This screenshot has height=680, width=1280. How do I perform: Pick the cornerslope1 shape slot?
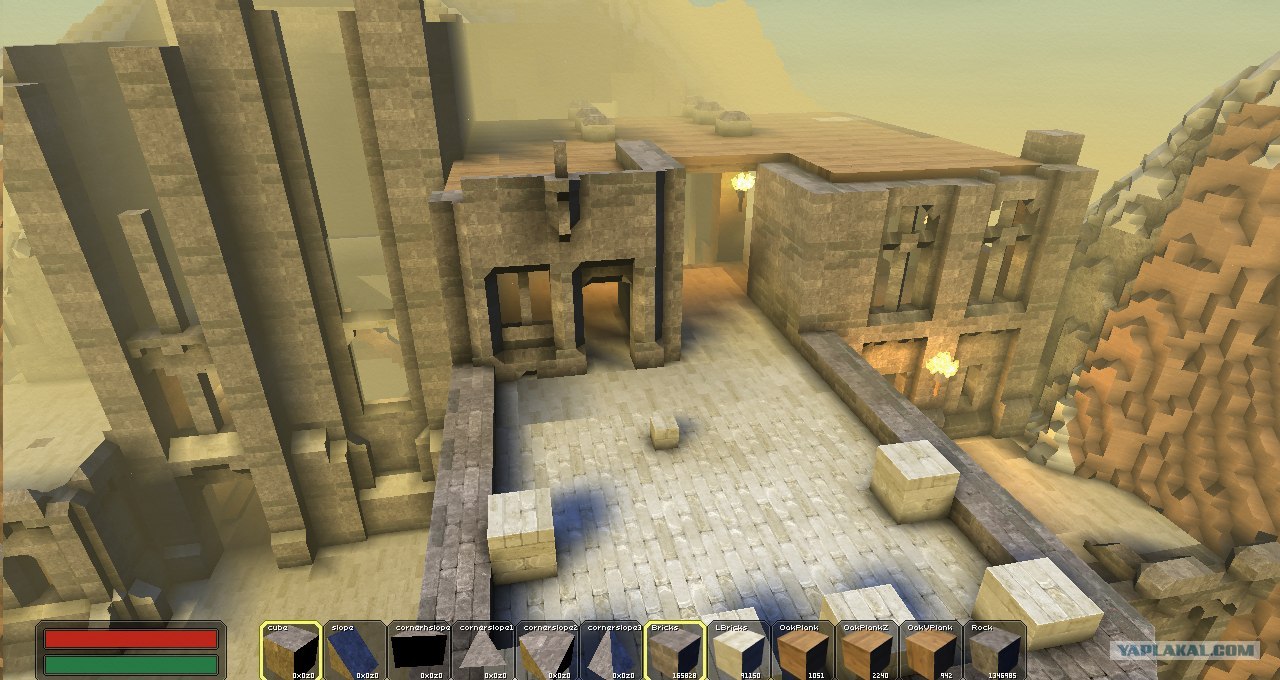(x=483, y=651)
